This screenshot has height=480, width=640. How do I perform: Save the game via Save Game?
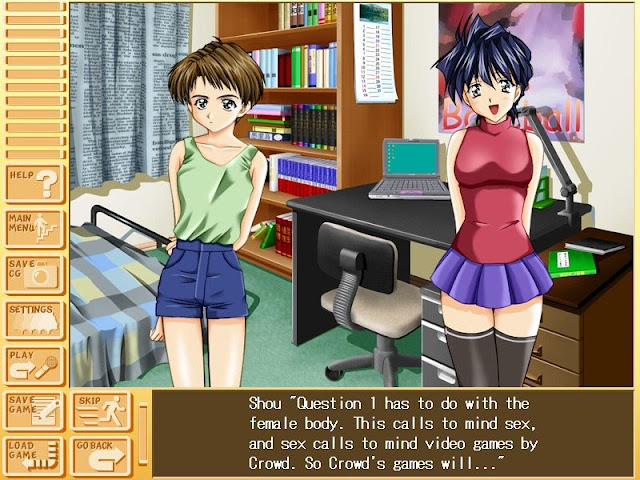(34, 410)
